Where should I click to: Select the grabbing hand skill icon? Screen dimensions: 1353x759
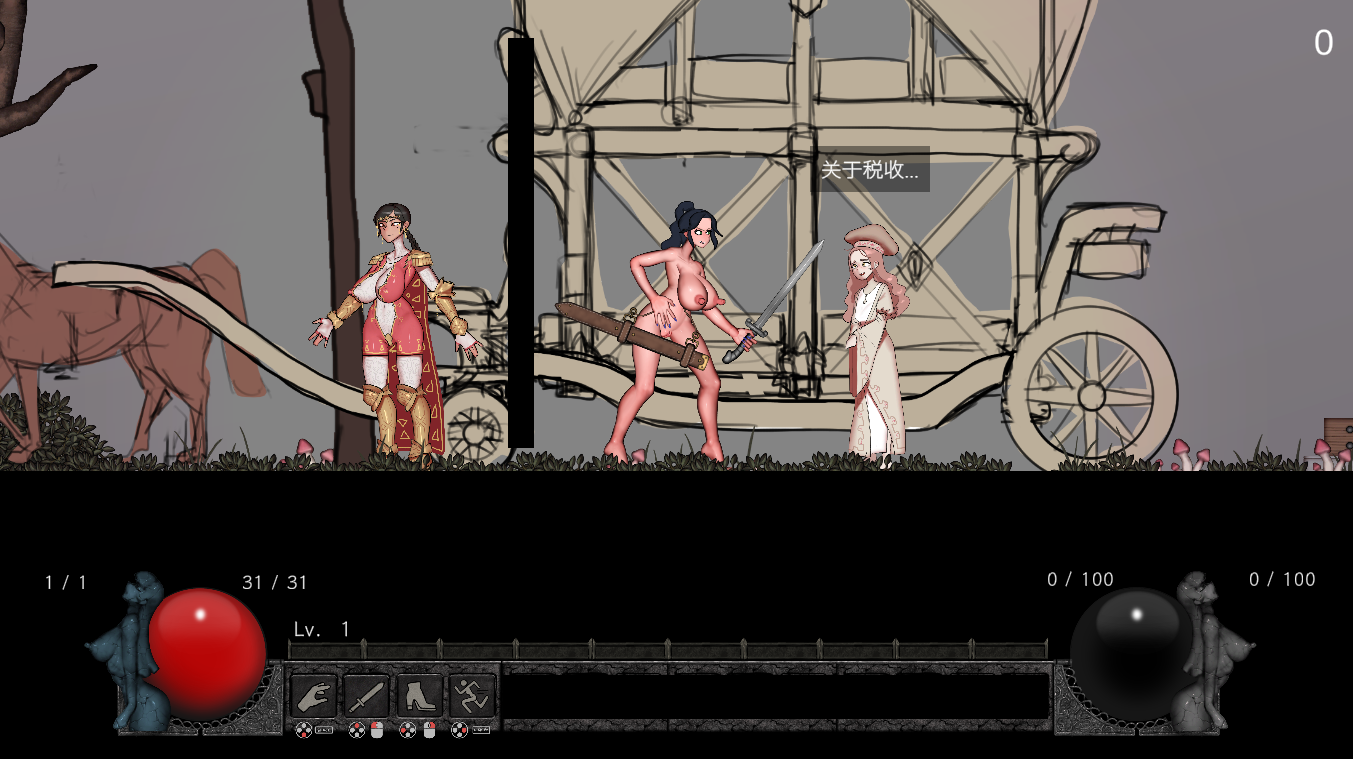tap(314, 695)
